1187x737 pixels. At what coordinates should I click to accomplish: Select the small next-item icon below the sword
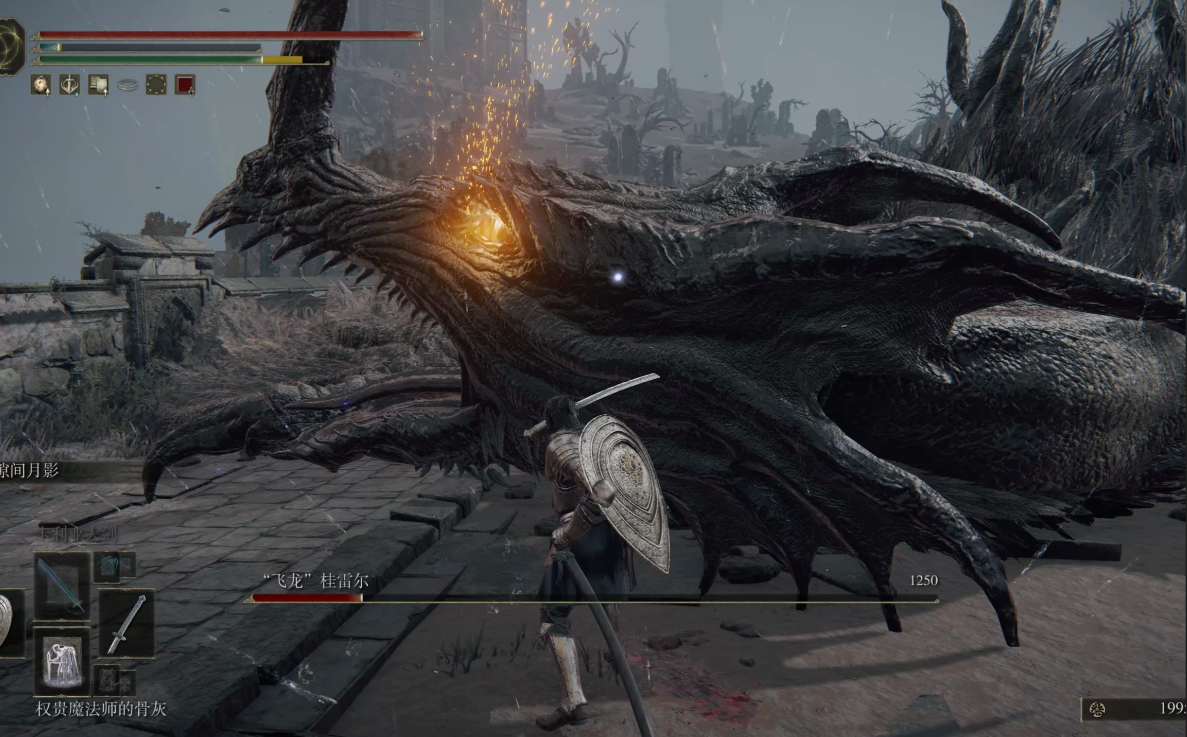tap(108, 680)
